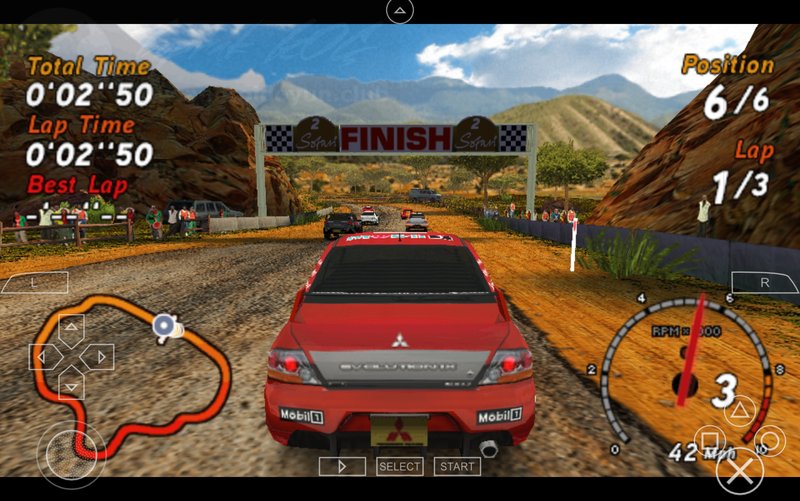The height and width of the screenshot is (501, 800).
Task: Tap the square face button
Action: 709,441
